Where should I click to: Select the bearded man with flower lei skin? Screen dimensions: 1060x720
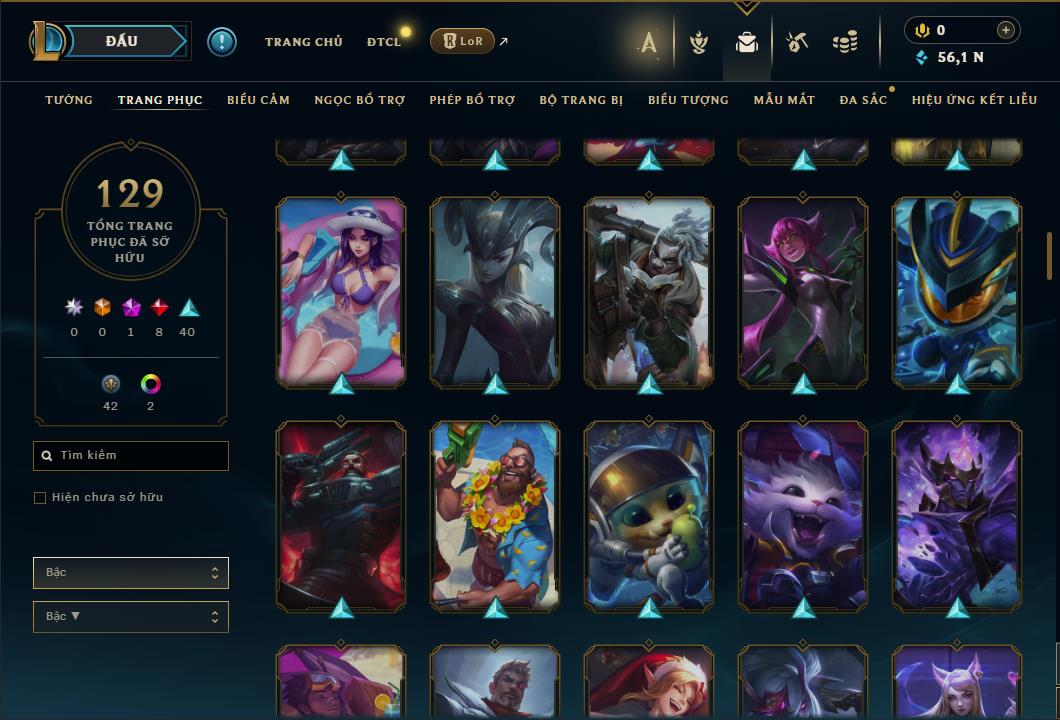click(x=495, y=514)
